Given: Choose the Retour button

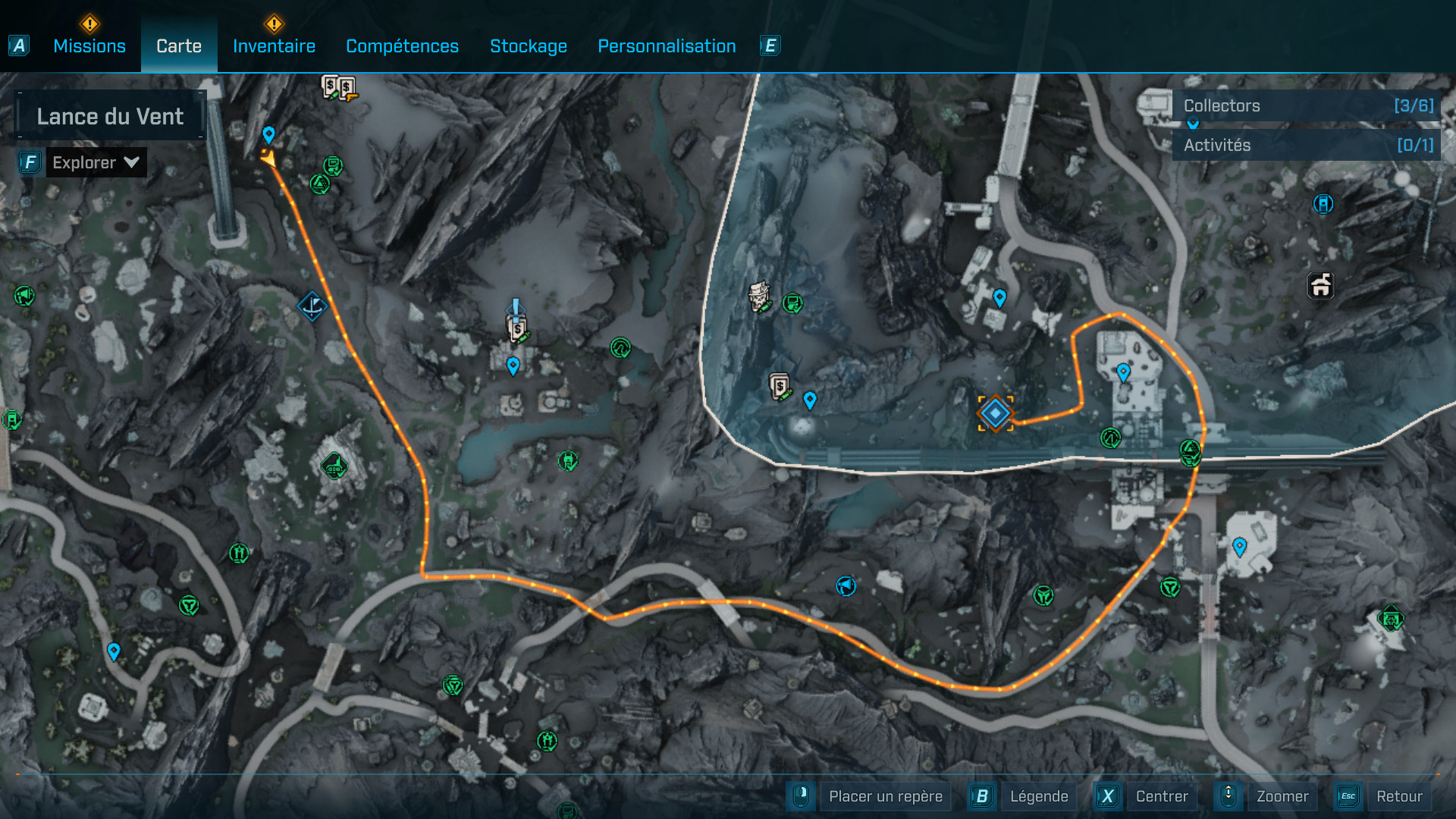Looking at the screenshot, I should [1398, 796].
